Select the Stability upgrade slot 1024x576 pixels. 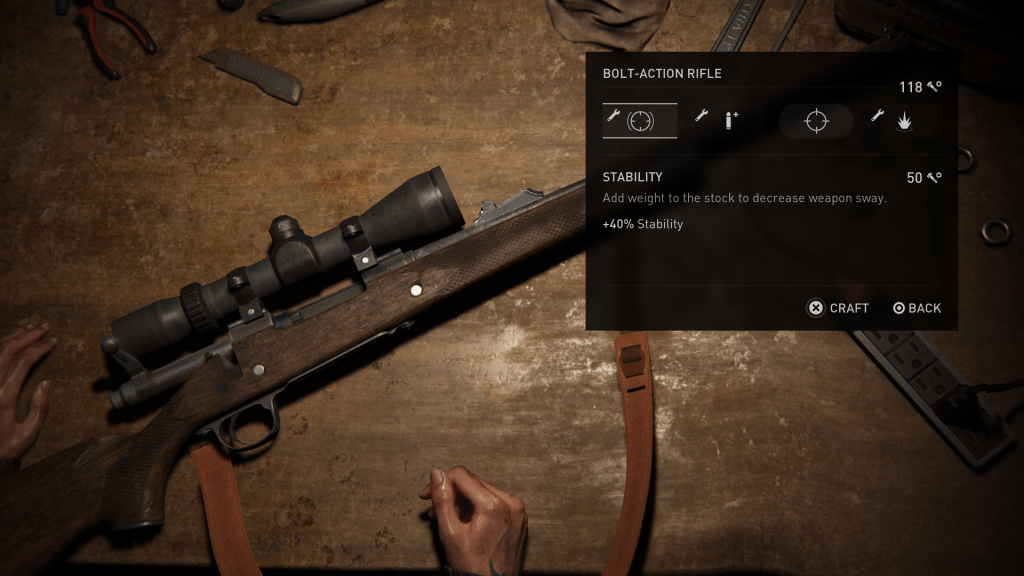[x=640, y=120]
